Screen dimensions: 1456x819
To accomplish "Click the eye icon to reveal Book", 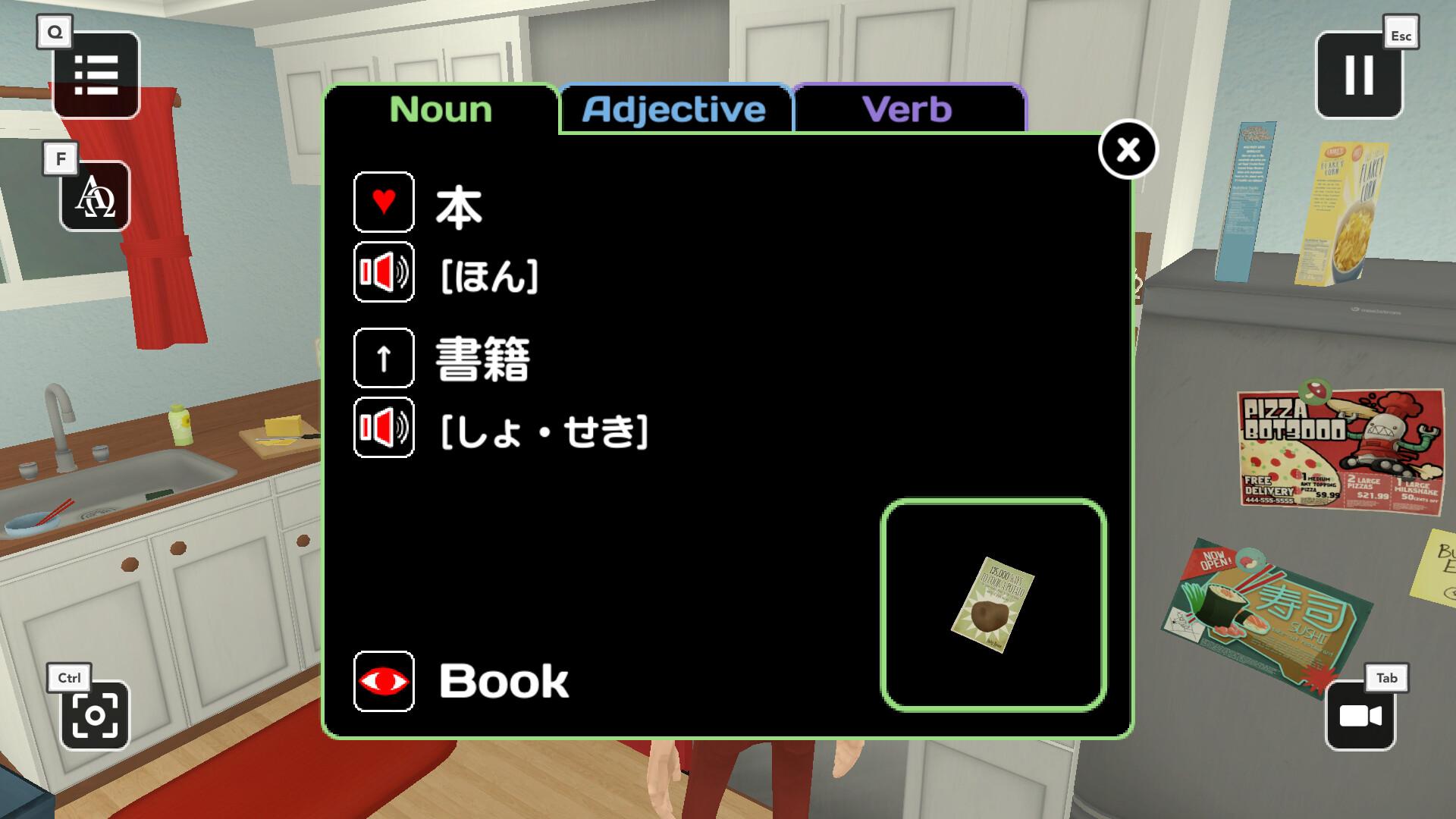I will [x=383, y=680].
